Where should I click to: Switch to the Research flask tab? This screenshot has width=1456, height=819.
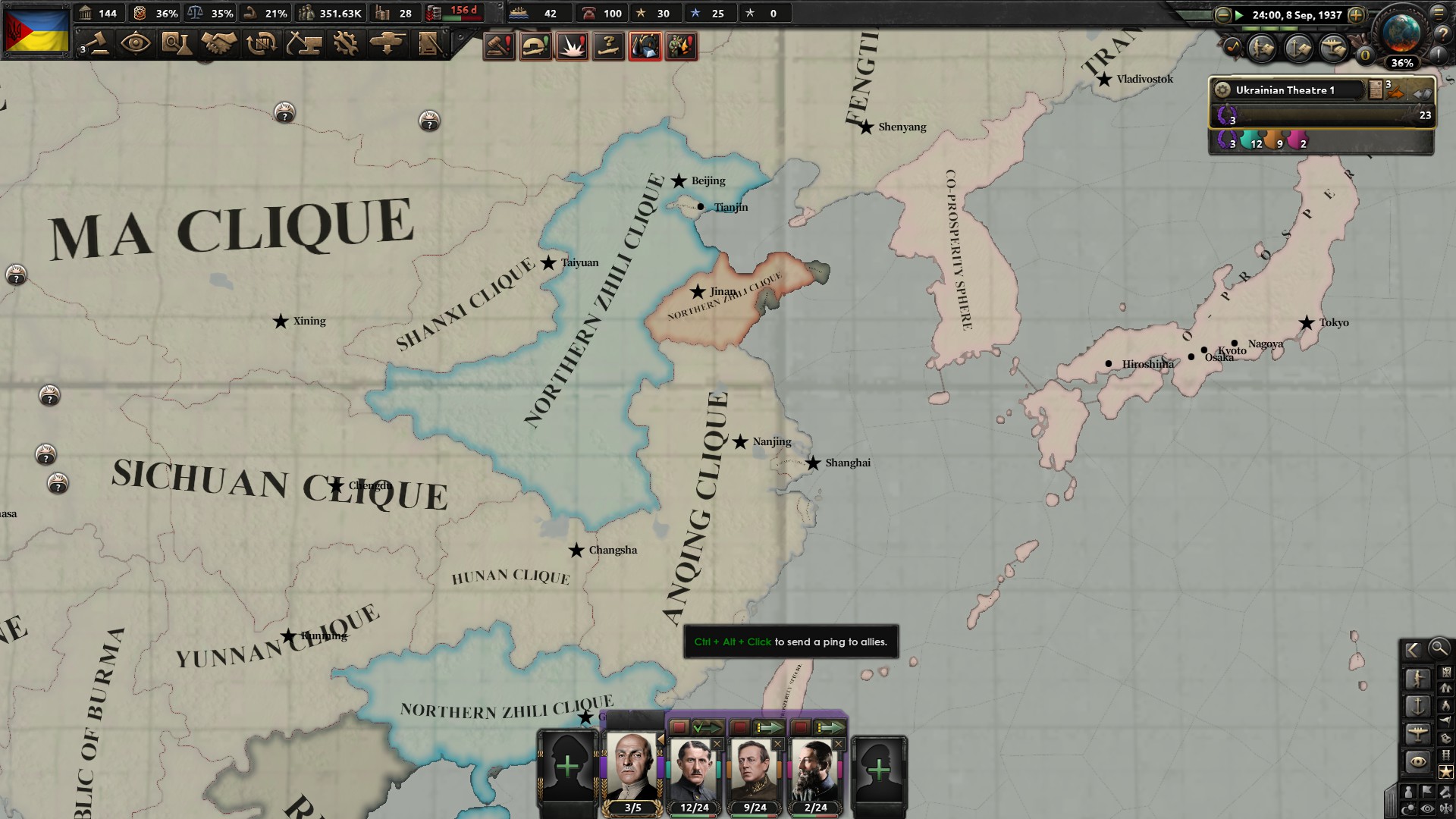point(177,43)
